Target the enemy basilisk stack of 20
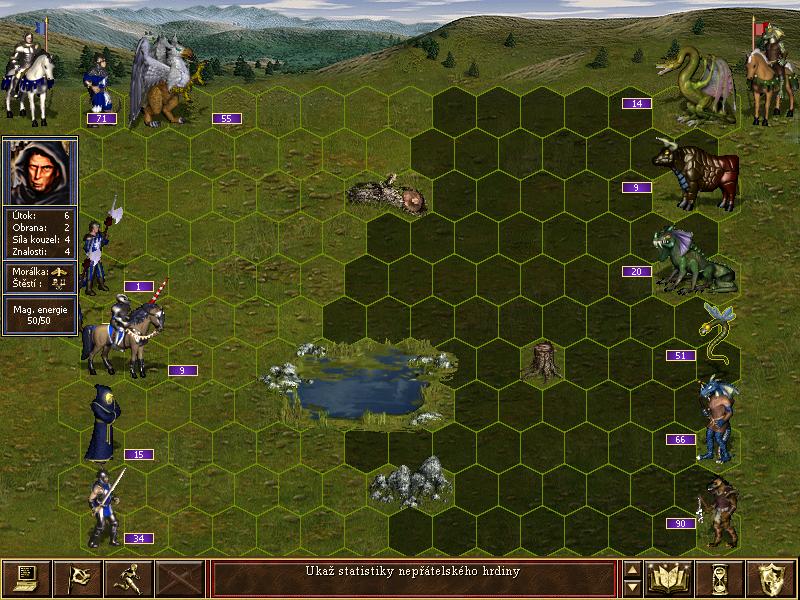The height and width of the screenshot is (600, 800). 692,260
